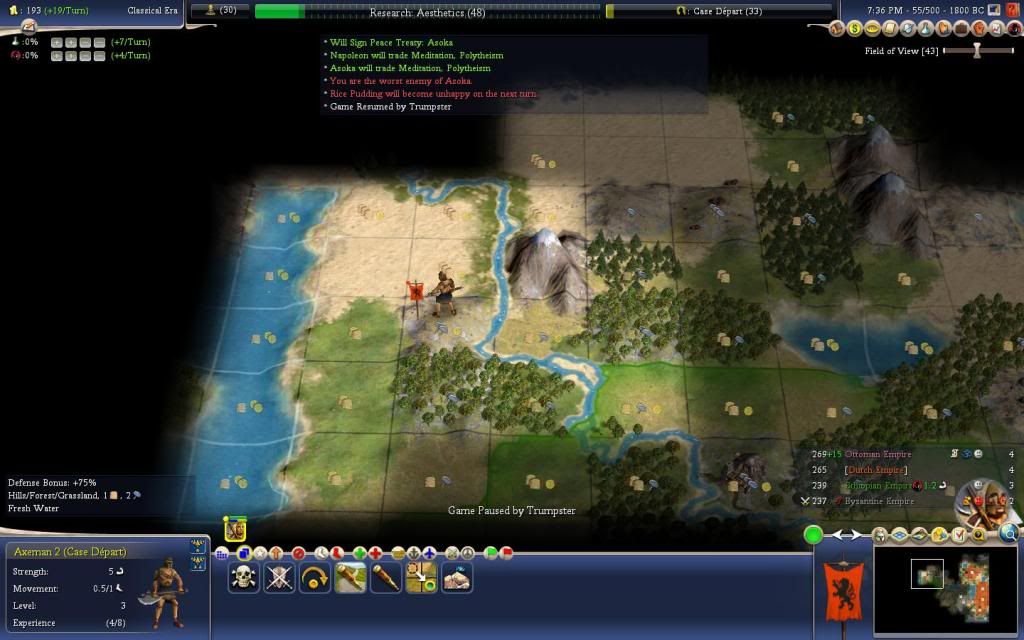Image resolution: width=1024 pixels, height=640 pixels.
Task: Activate the crossed-out skull action button
Action: 279,577
